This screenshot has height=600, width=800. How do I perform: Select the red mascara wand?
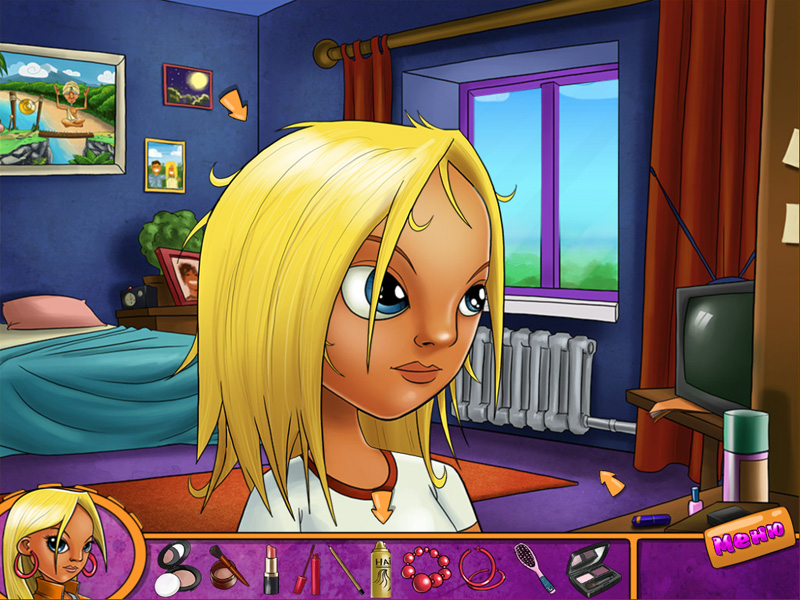coord(306,569)
